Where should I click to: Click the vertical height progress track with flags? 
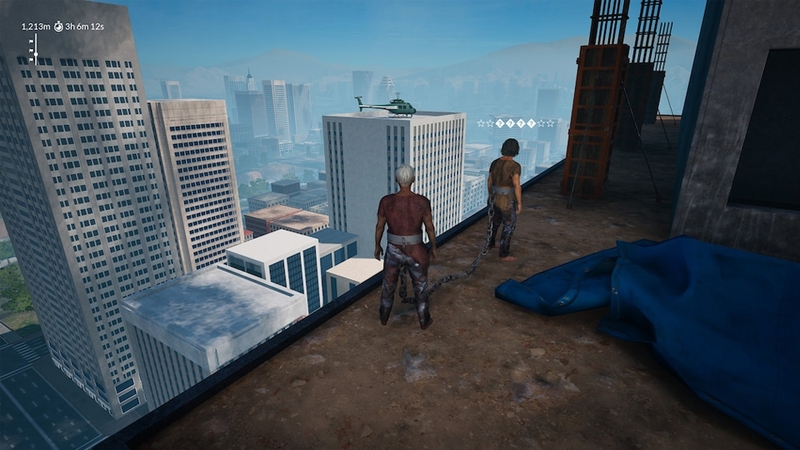(x=33, y=48)
